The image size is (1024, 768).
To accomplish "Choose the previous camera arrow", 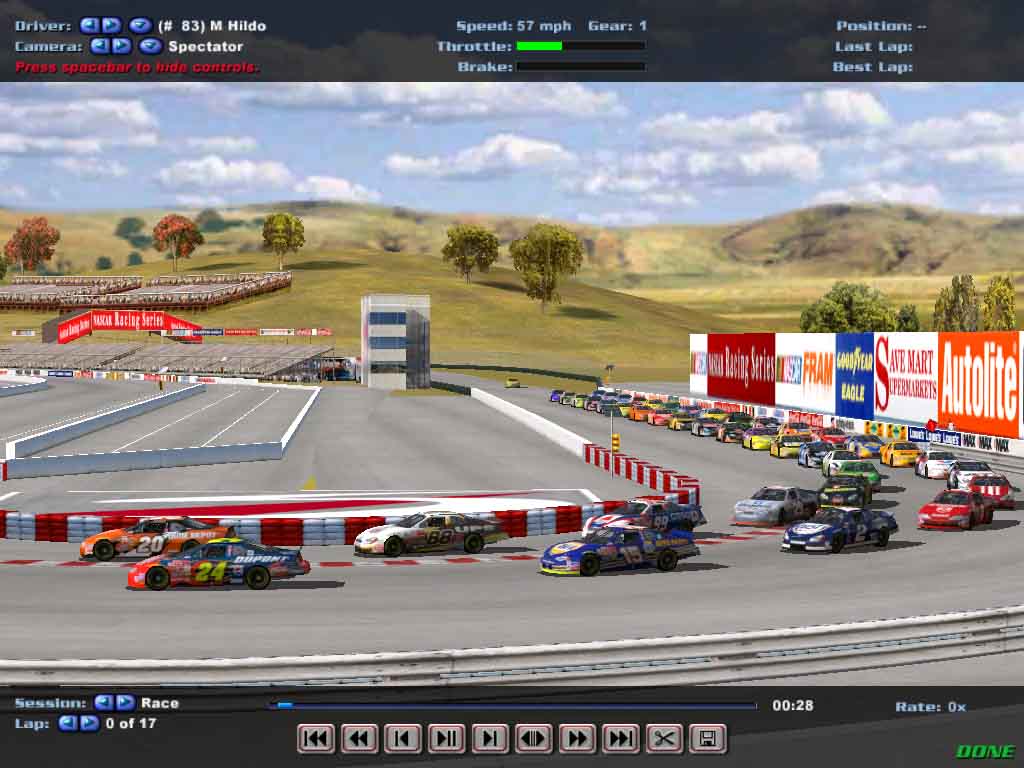I will (99, 46).
